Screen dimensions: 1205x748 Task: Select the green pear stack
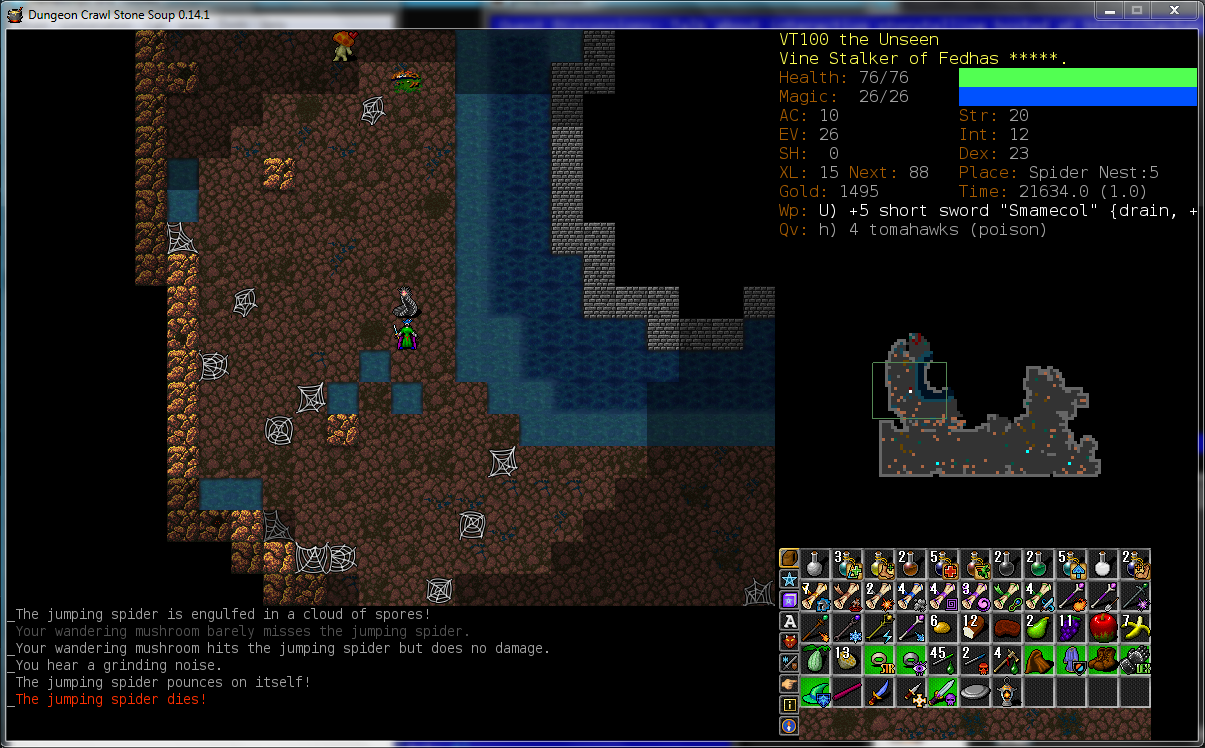click(x=1040, y=628)
